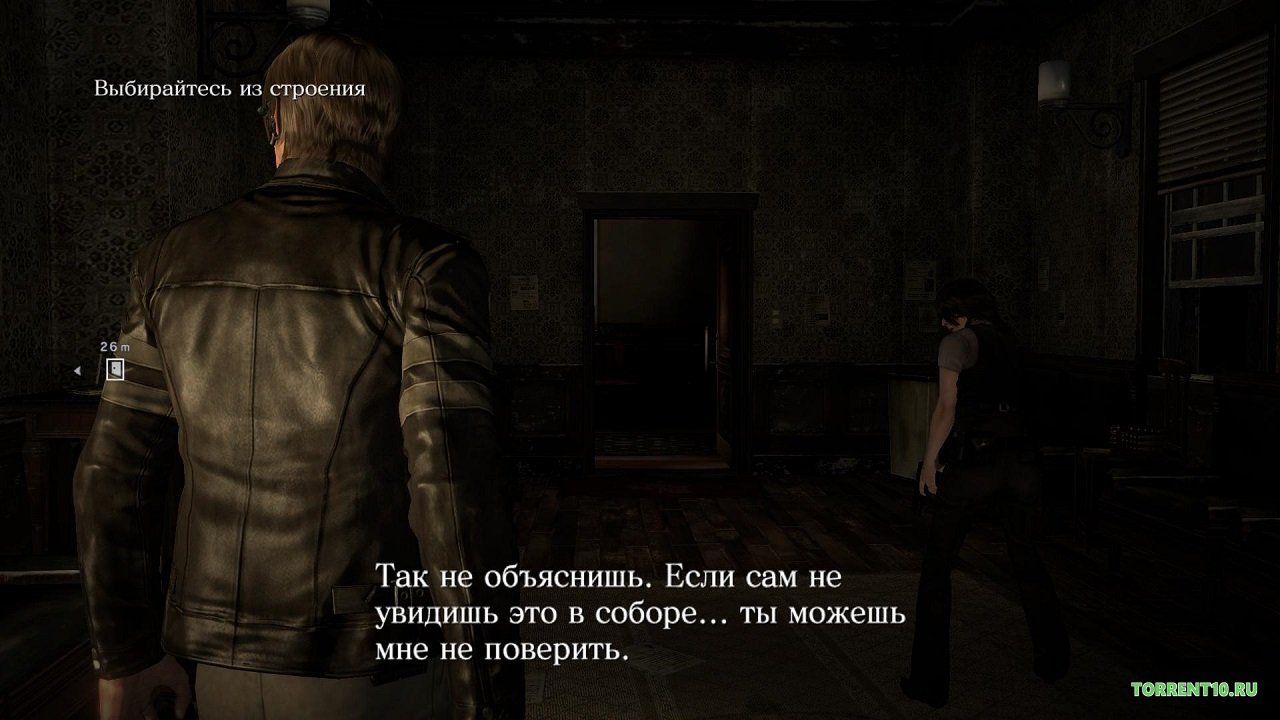The height and width of the screenshot is (720, 1280).
Task: Click the small left arrow next to the waypoint marker
Action: (78, 370)
